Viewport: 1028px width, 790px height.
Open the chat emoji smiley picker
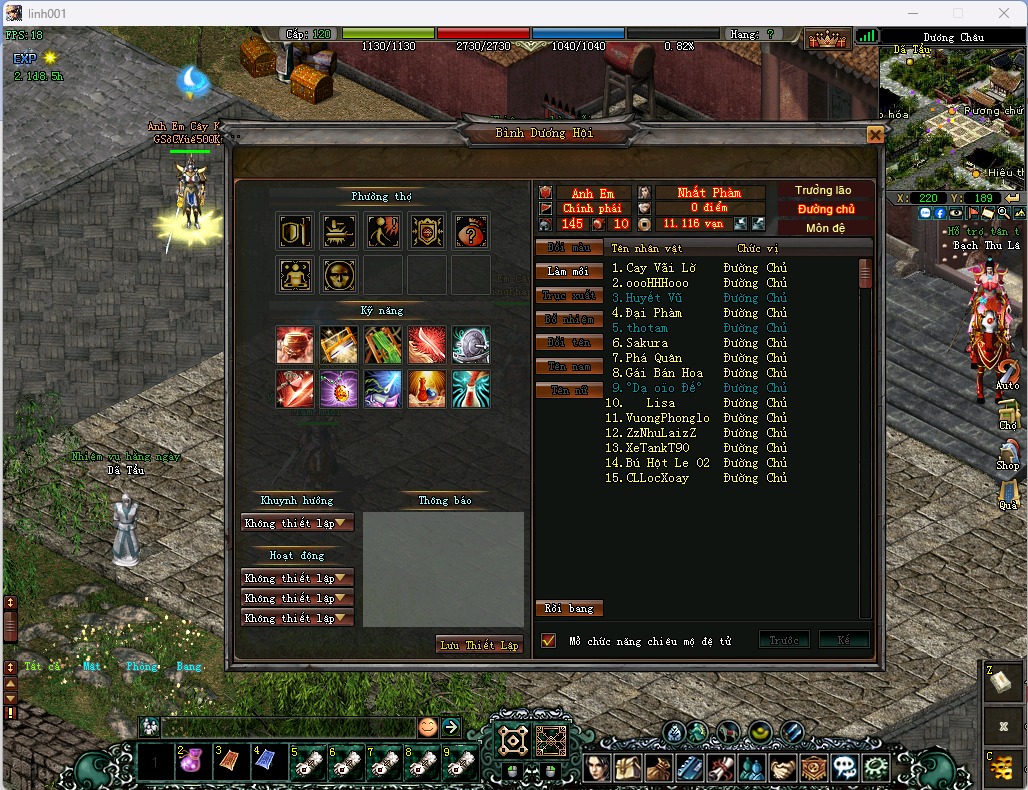click(x=427, y=727)
